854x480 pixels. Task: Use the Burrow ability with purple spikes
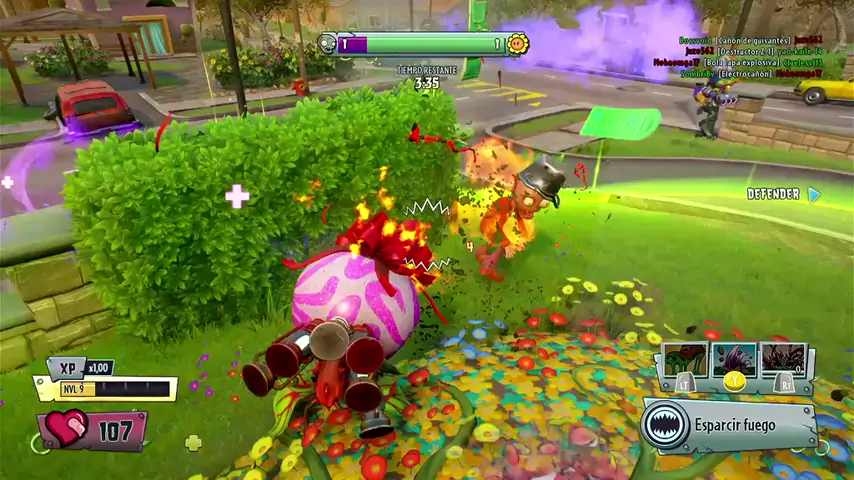[734, 358]
